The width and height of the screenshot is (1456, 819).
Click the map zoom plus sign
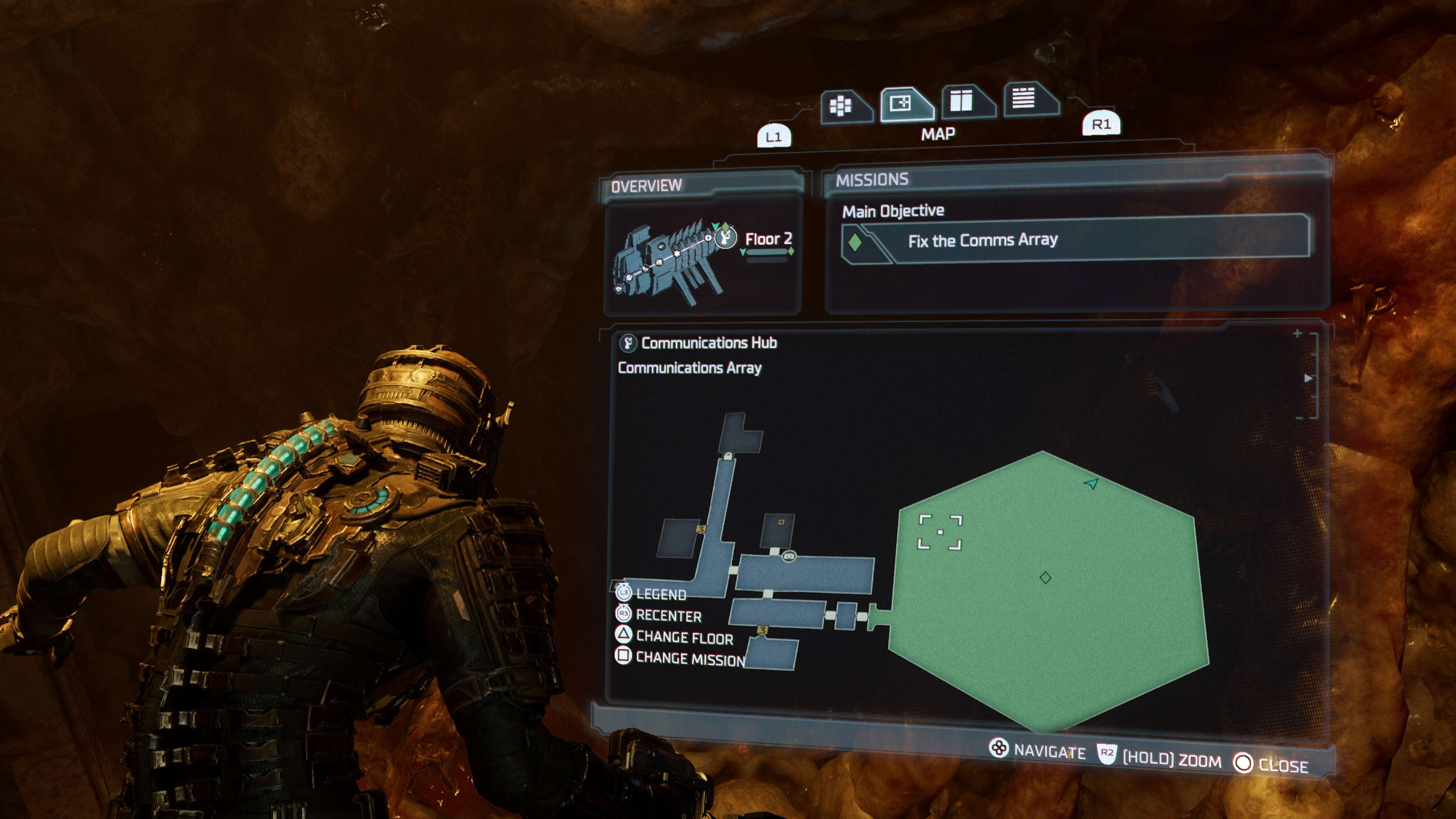(x=1298, y=334)
